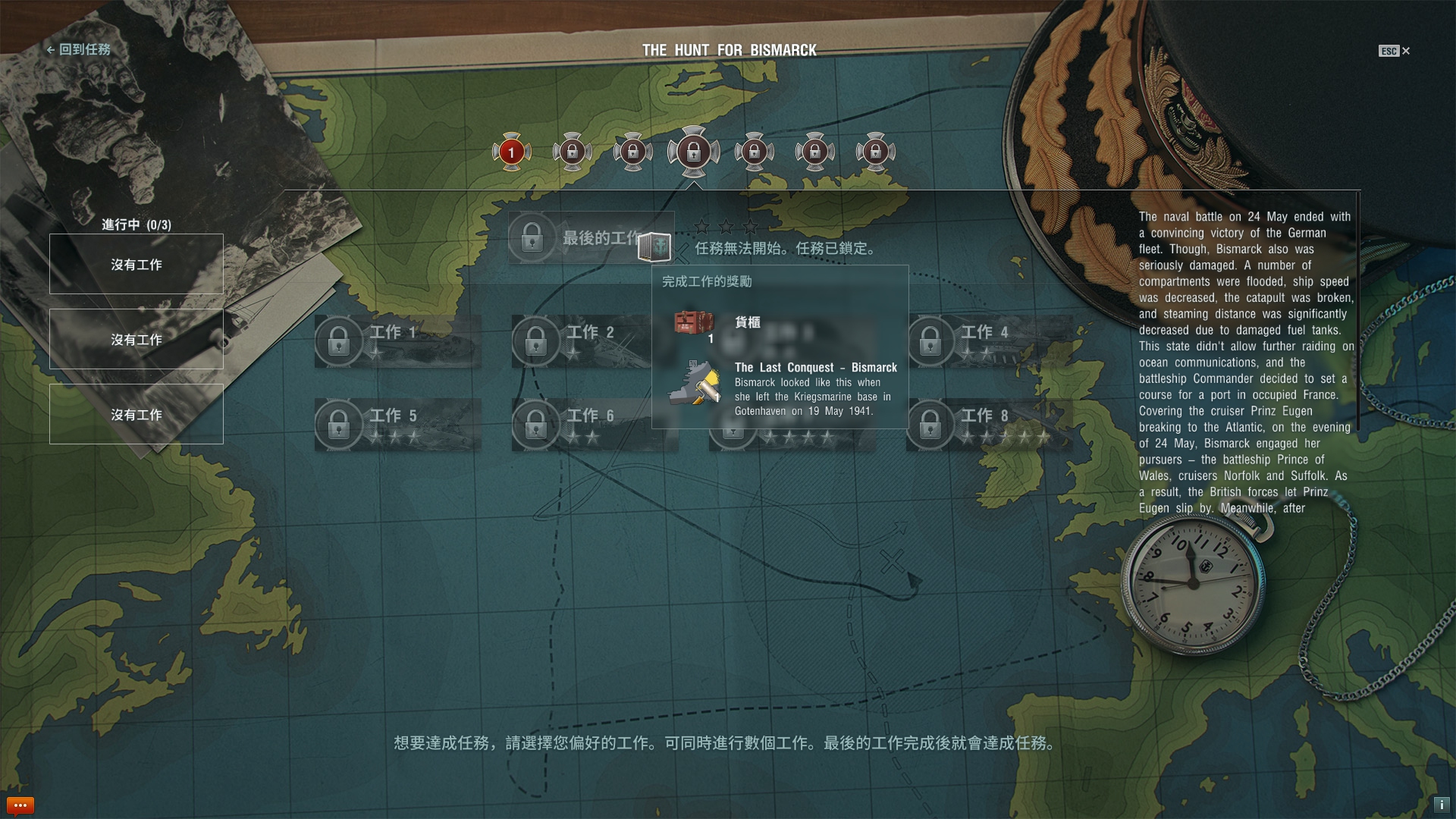Show the info panel button
1456x819 pixels.
pos(1441,805)
